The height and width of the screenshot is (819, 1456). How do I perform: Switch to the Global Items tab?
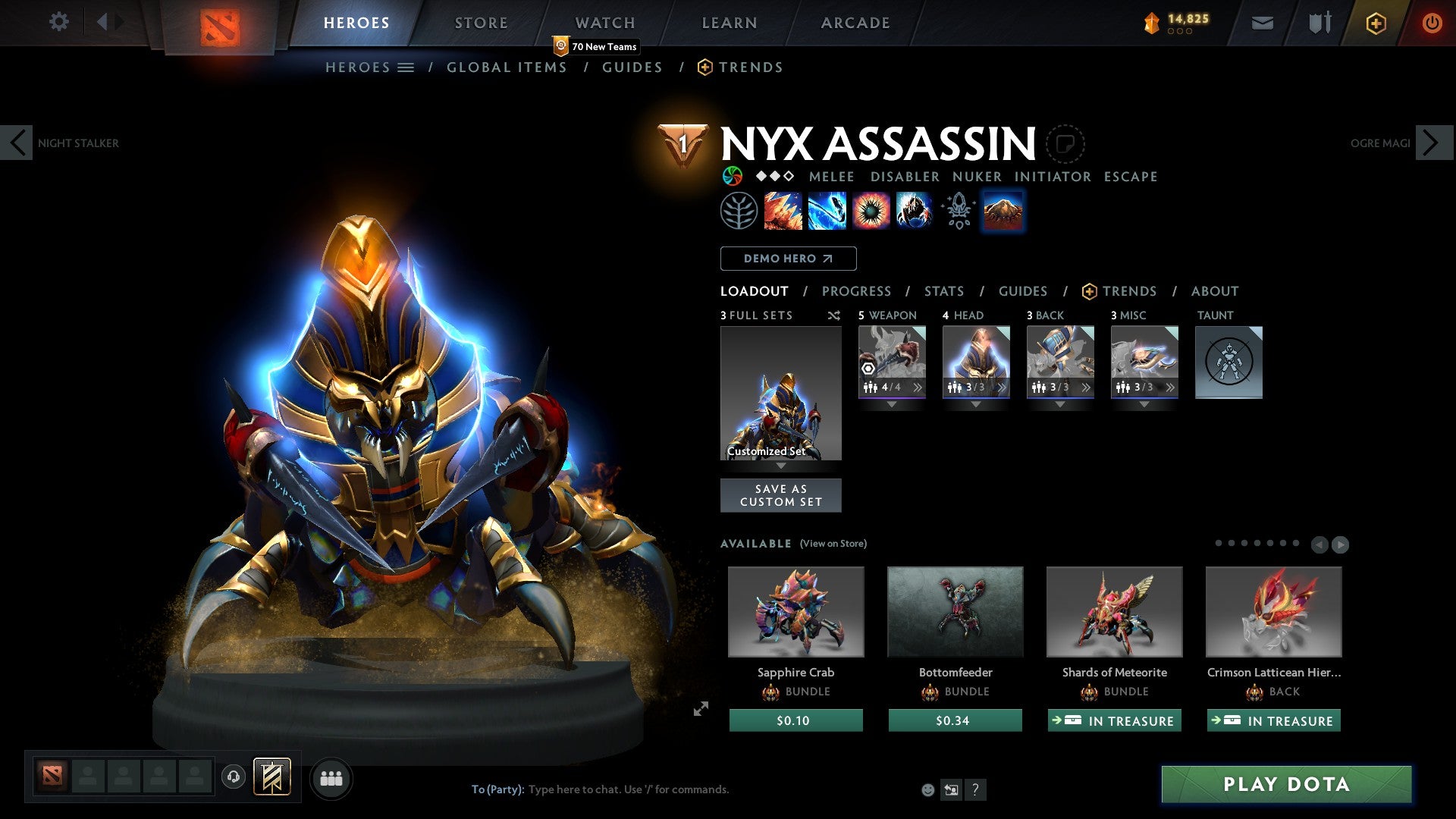pos(507,67)
